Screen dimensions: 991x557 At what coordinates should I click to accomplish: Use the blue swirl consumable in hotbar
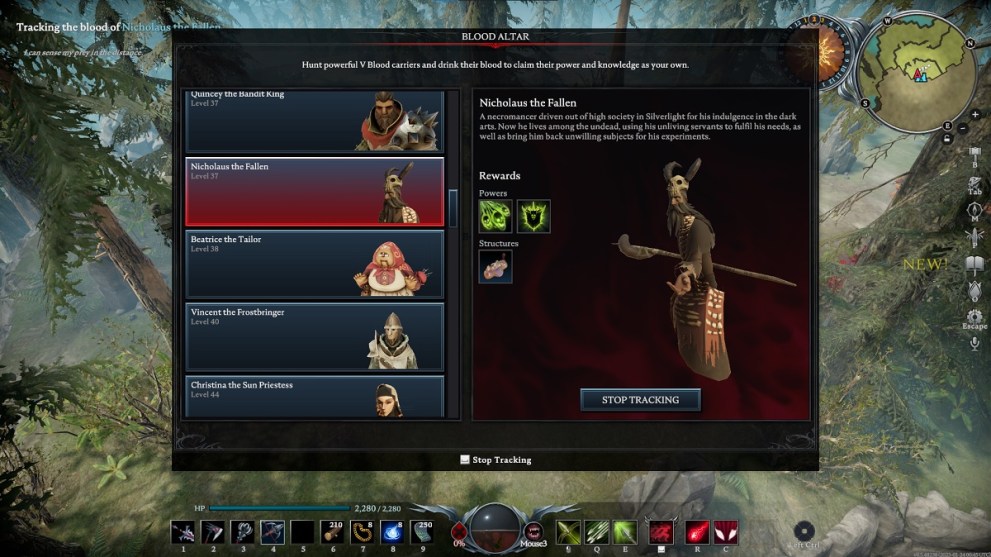click(x=392, y=532)
